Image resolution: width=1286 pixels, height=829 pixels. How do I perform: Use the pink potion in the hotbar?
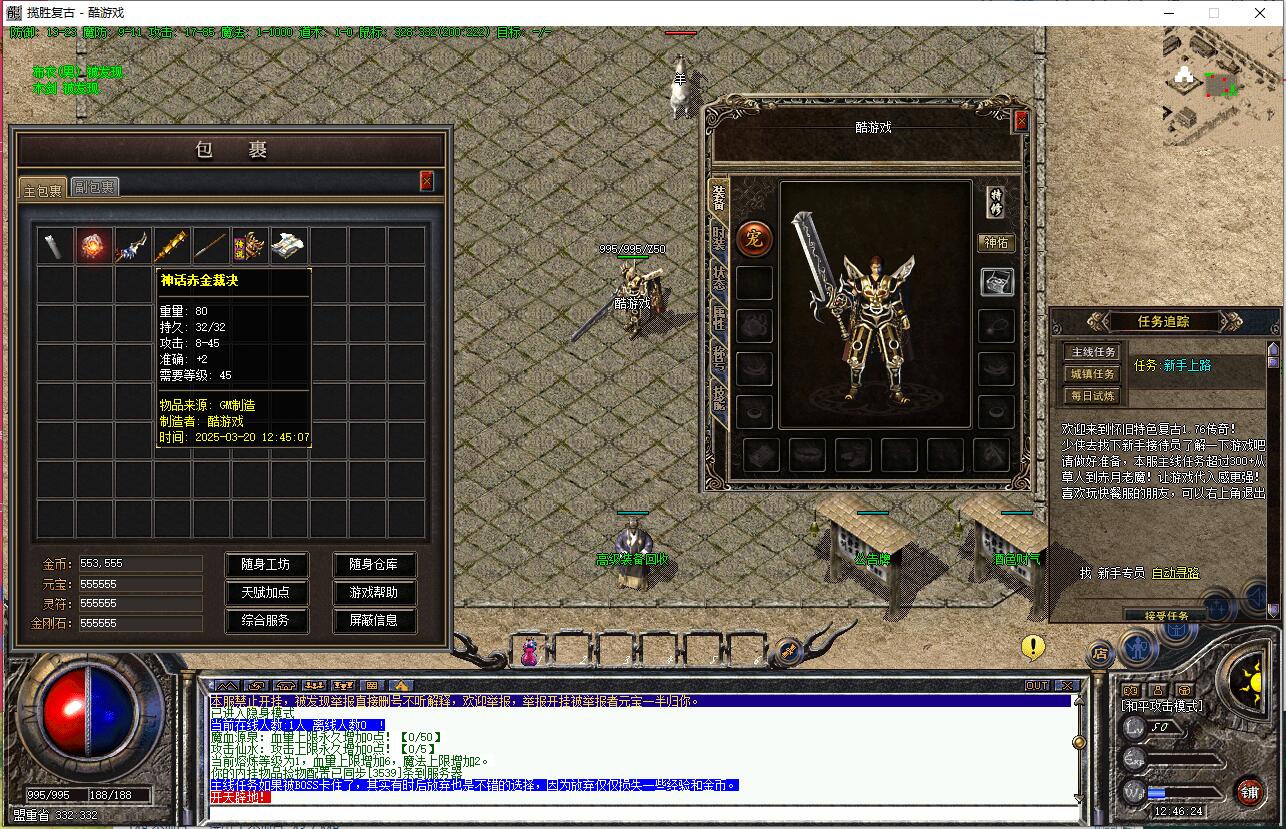(529, 652)
